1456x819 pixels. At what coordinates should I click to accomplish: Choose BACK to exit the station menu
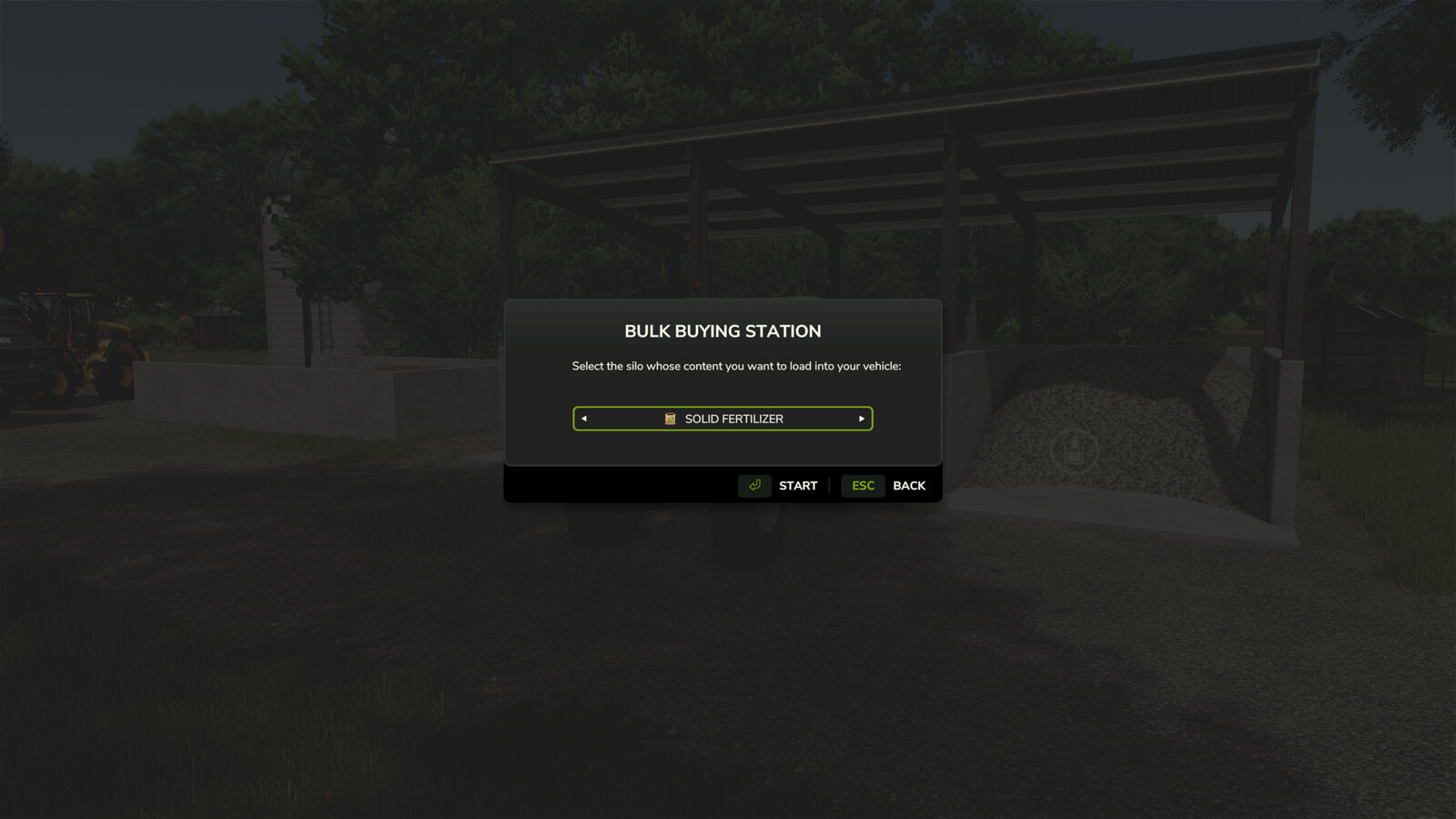click(908, 485)
